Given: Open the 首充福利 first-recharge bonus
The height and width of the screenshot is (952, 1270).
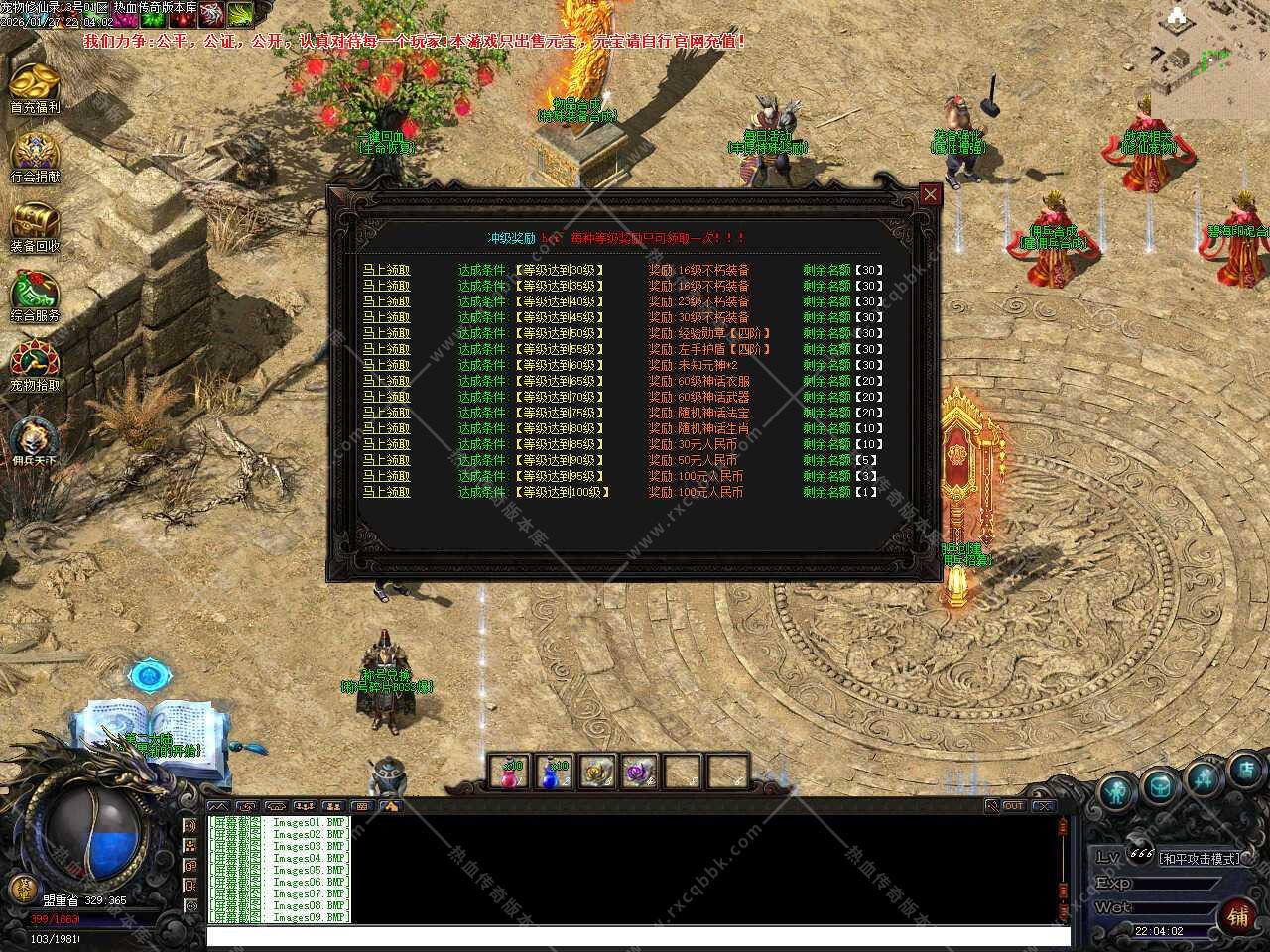Looking at the screenshot, I should pyautogui.click(x=35, y=87).
